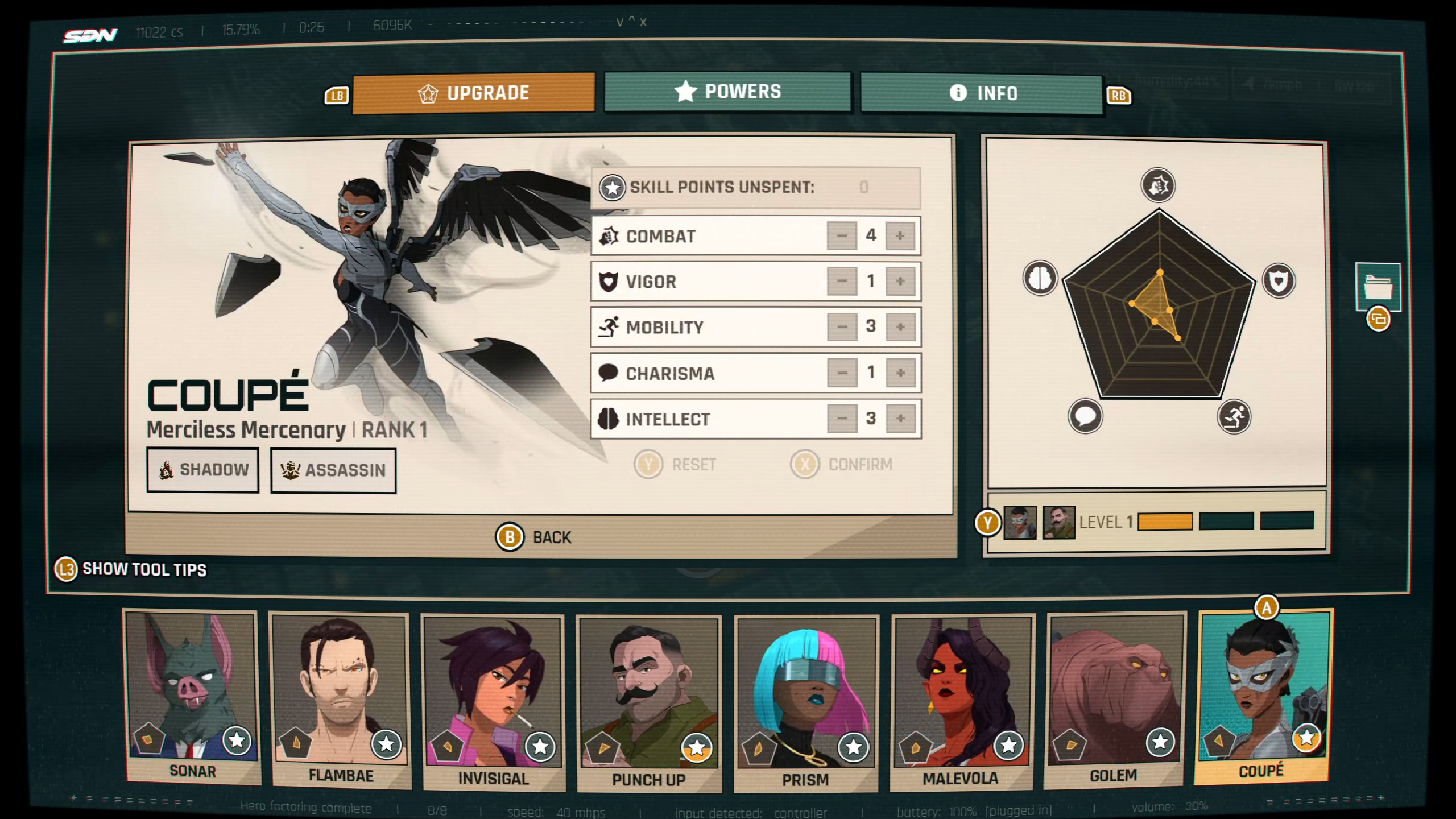Pick the Invisigal hero portrait
Viewport: 1456px width, 819px height.
493,701
